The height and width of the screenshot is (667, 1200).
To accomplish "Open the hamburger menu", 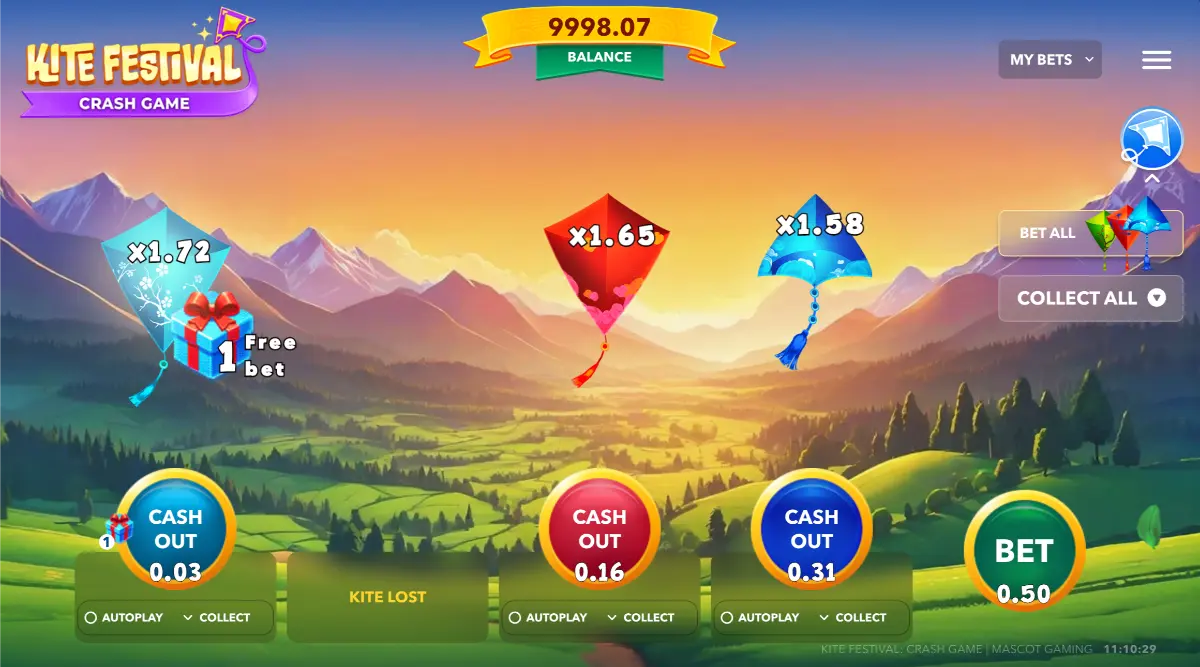I will click(x=1156, y=60).
